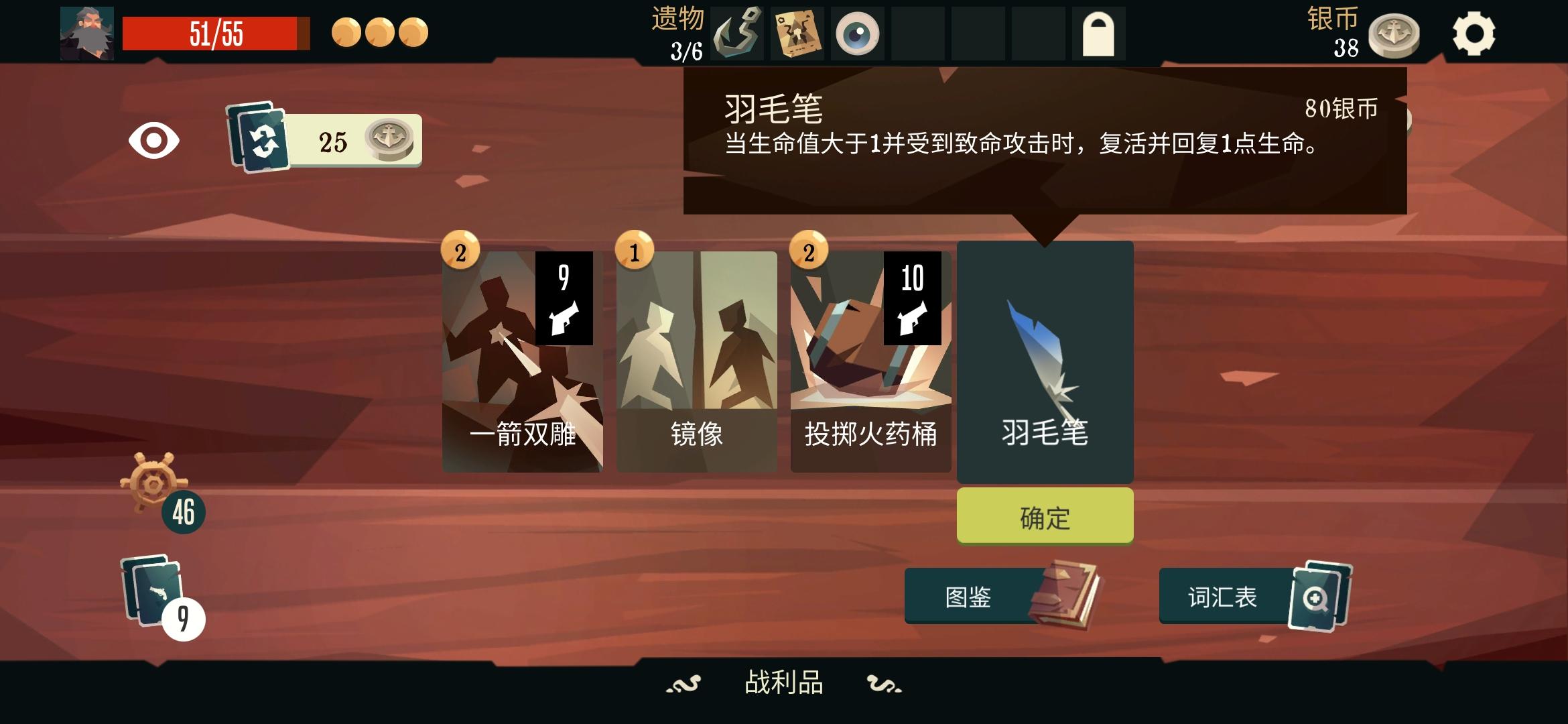Screen dimensions: 1568x724
Task: Confirm purchase with the 确定 button
Action: tap(1045, 516)
